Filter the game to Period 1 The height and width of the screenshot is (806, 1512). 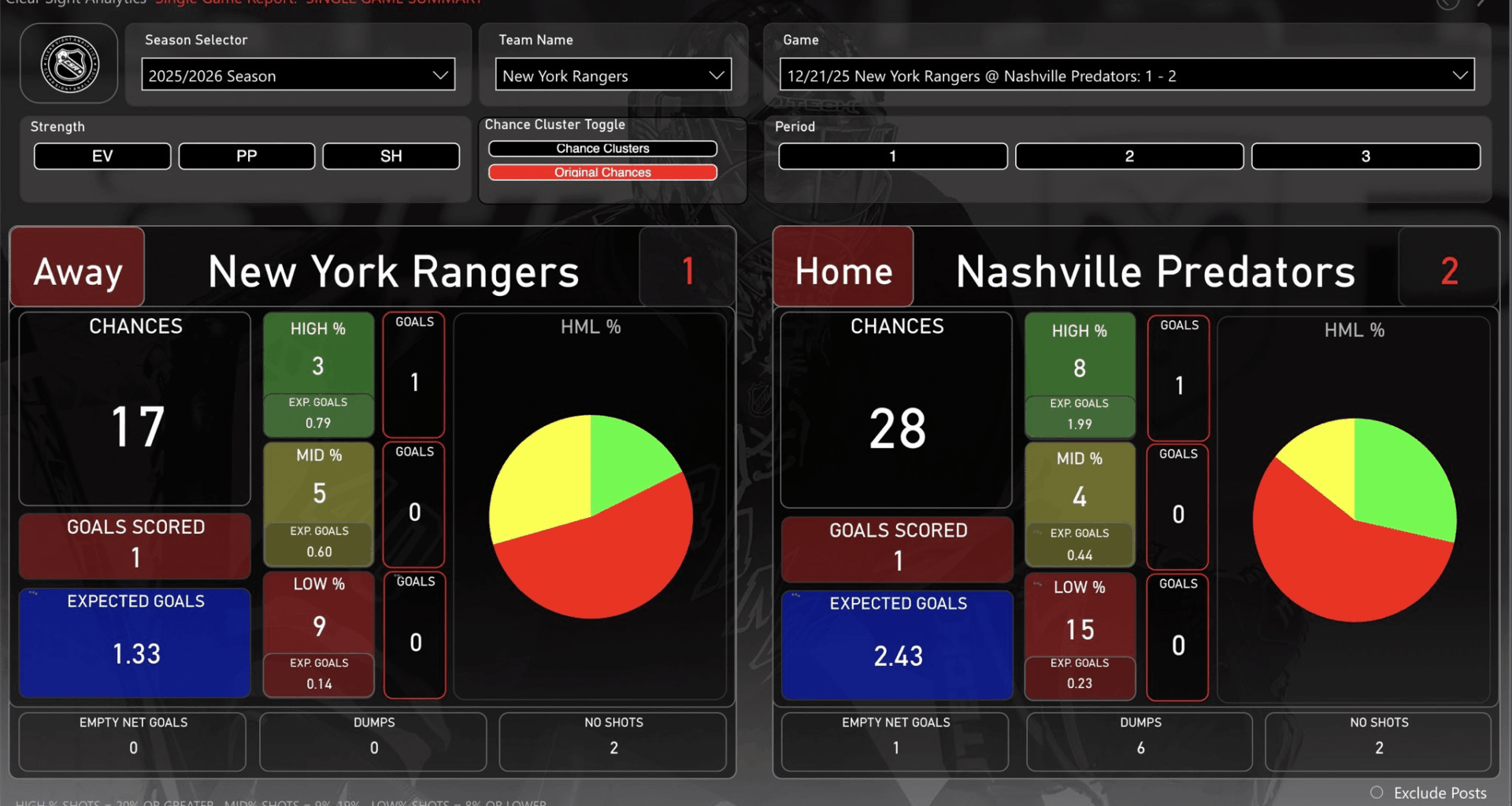[x=891, y=156]
